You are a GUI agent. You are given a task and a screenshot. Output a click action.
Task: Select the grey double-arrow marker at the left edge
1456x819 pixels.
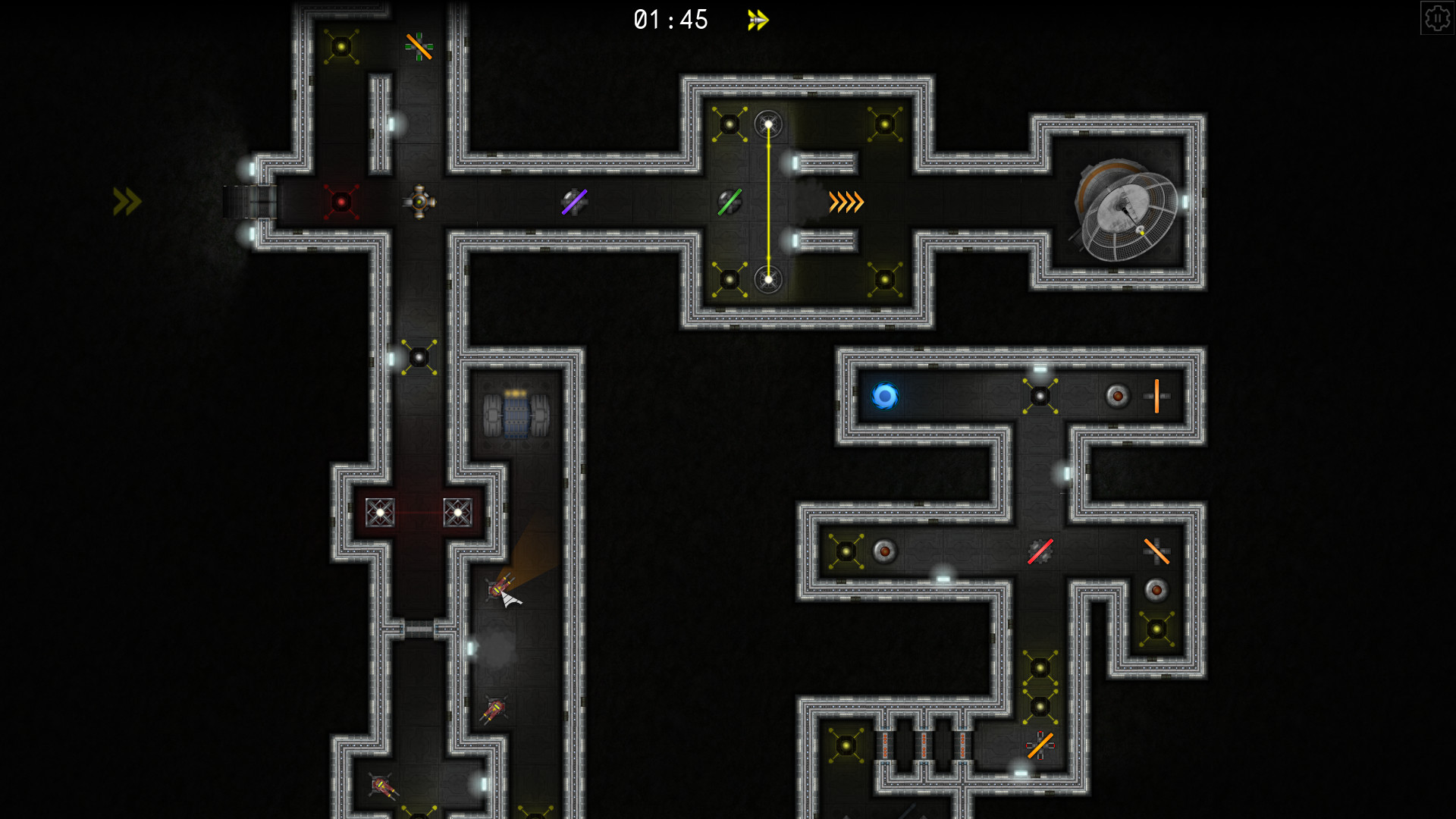coord(125,201)
